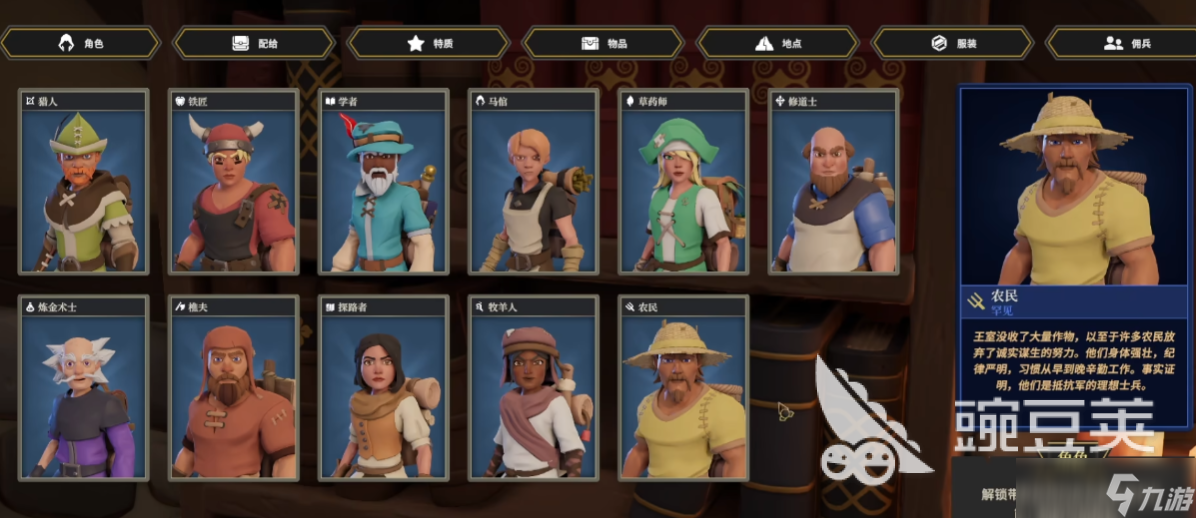Image resolution: width=1196 pixels, height=518 pixels.
Task: Open the 配给 tab
Action: pyautogui.click(x=254, y=43)
